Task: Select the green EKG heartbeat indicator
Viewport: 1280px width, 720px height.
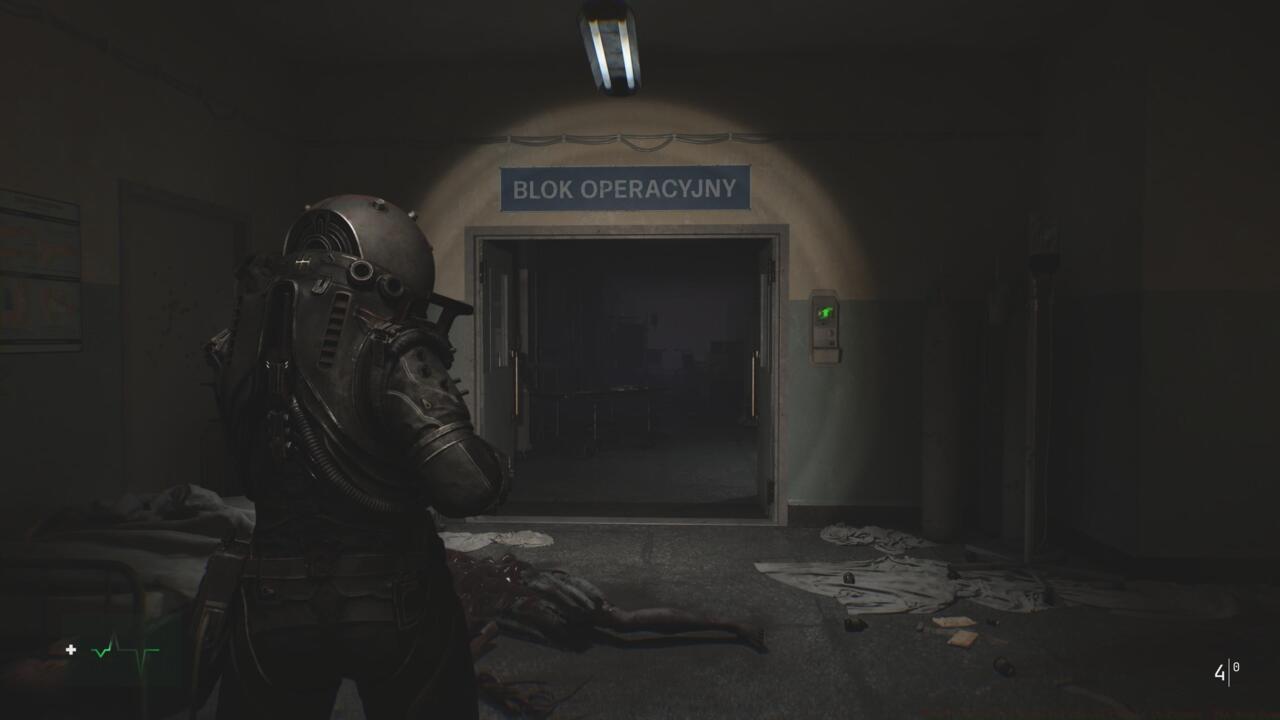Action: pyautogui.click(x=125, y=651)
